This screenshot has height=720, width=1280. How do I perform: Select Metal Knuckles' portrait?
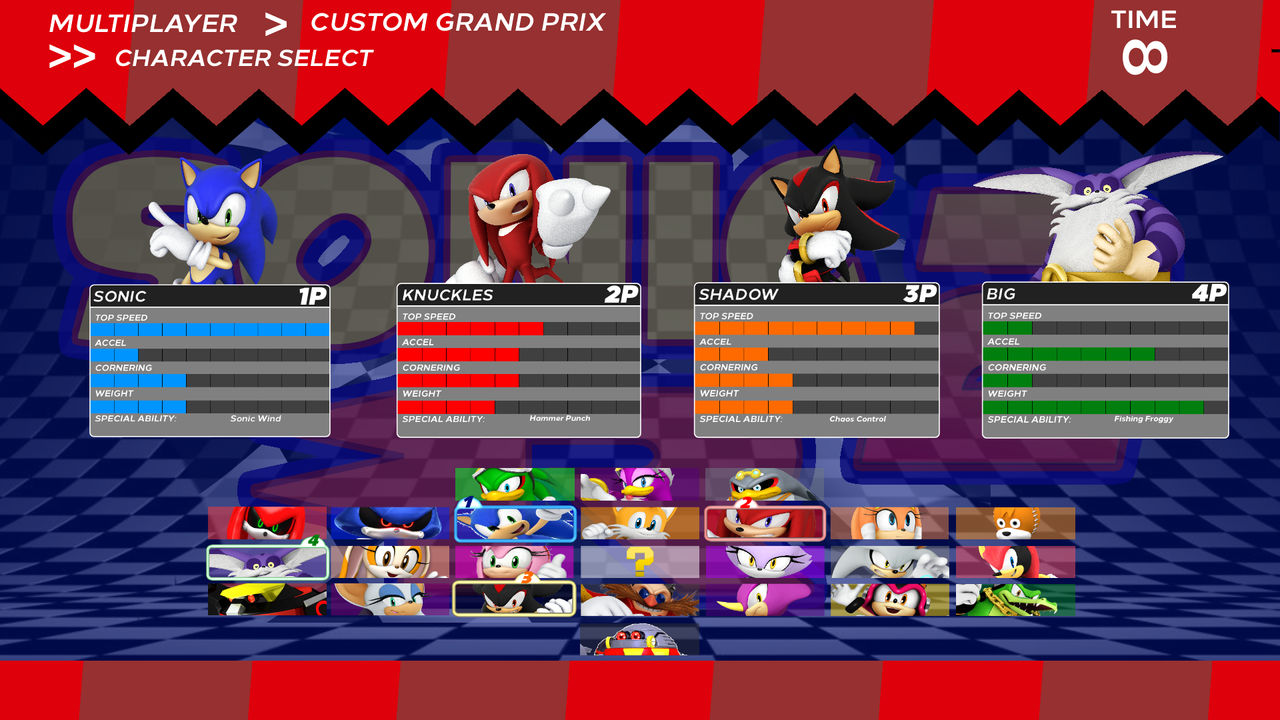(263, 520)
